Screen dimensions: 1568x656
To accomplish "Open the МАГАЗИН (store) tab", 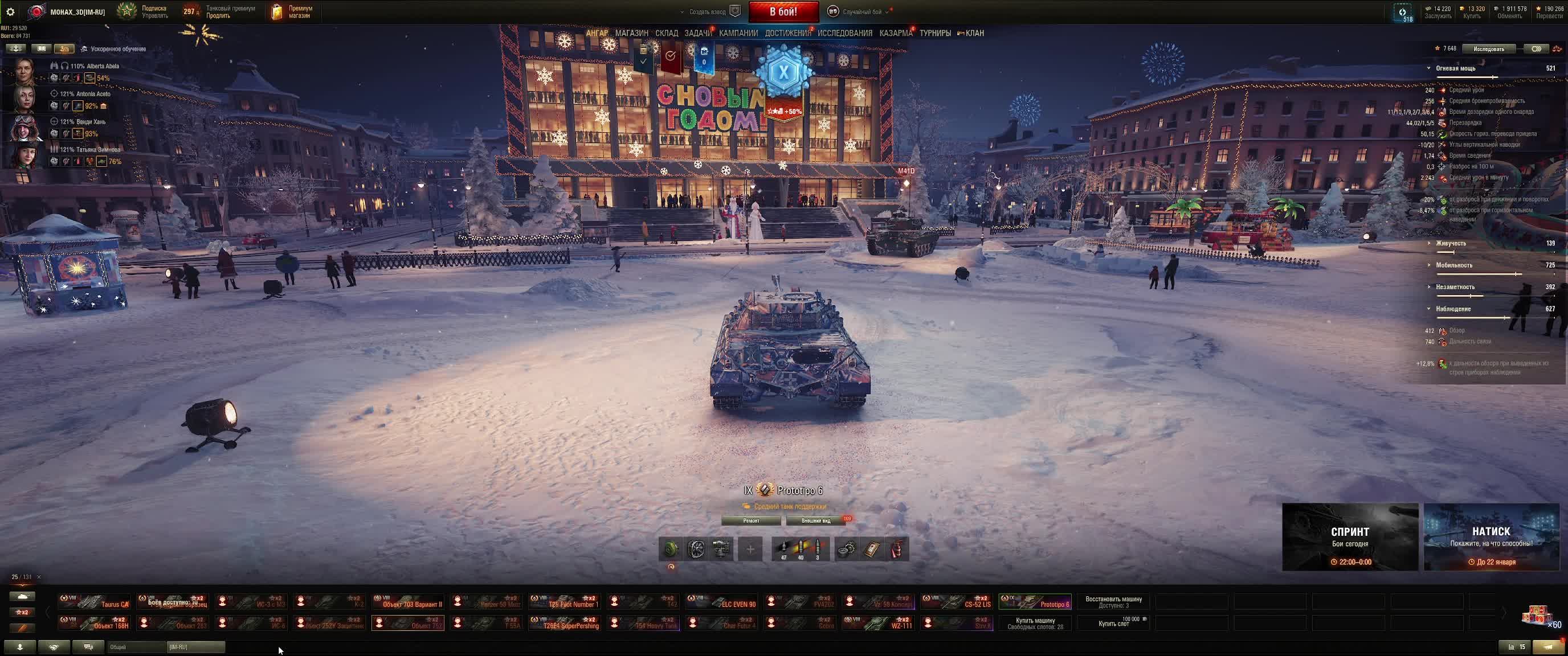I will pos(631,33).
